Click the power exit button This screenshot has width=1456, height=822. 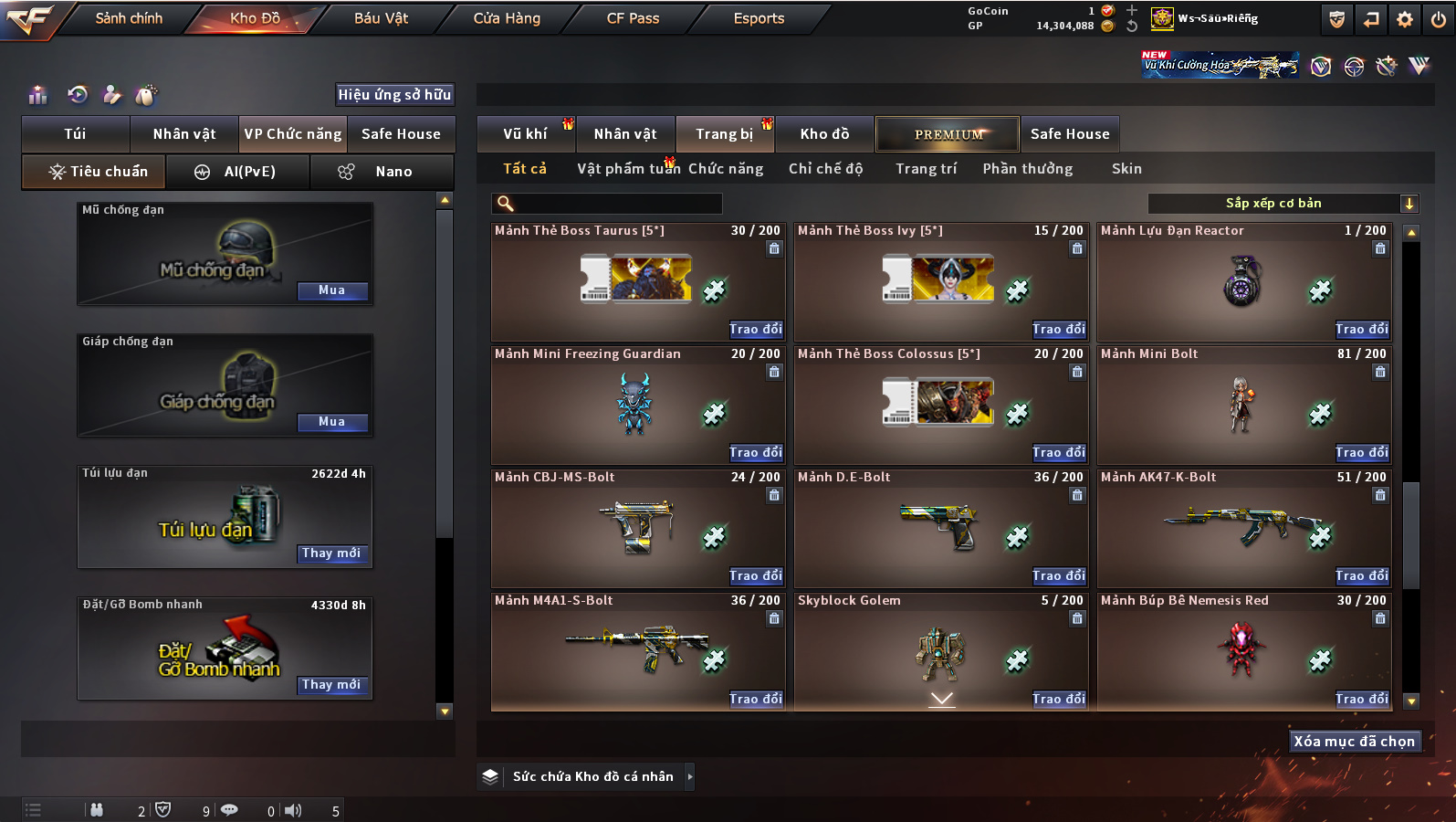coord(1438,19)
